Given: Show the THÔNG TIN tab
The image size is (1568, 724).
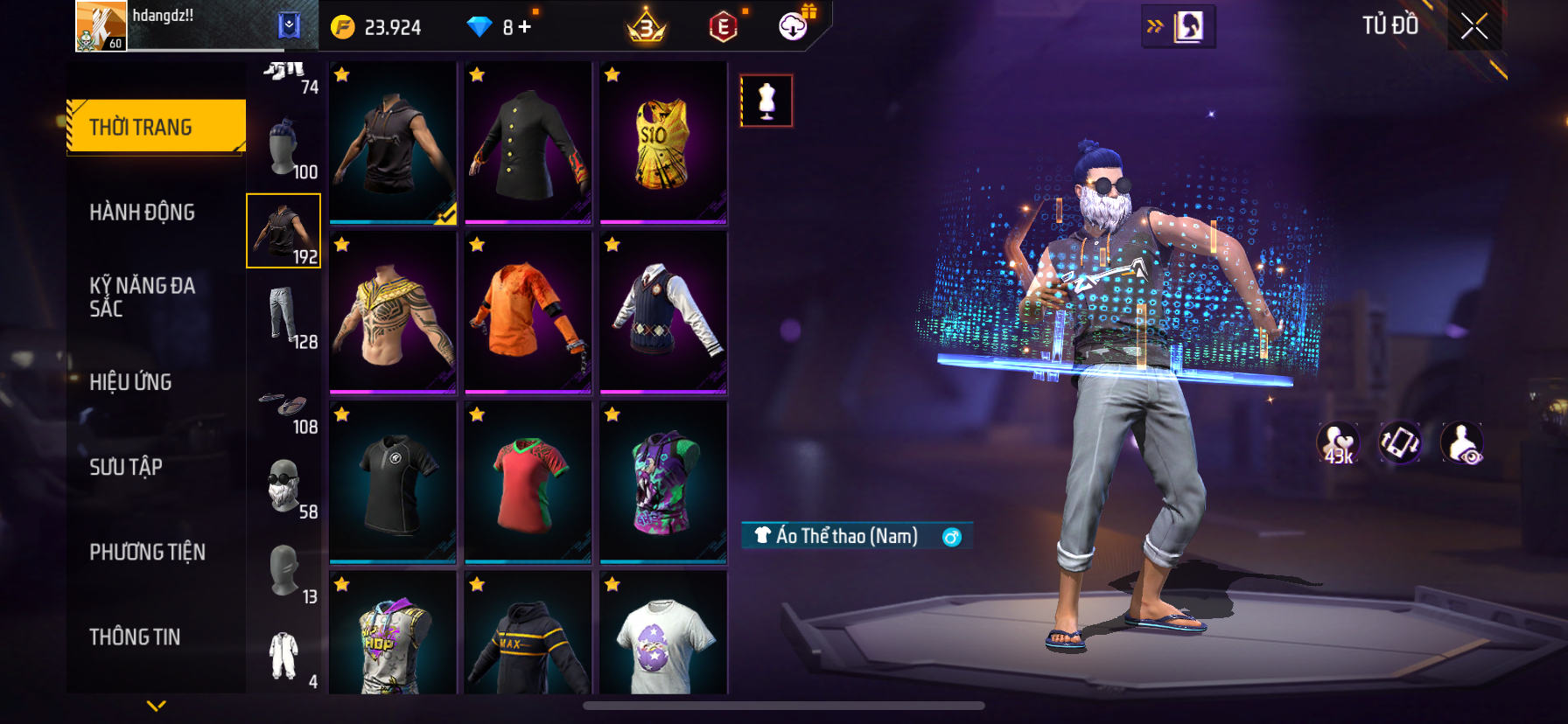Looking at the screenshot, I should coord(135,637).
